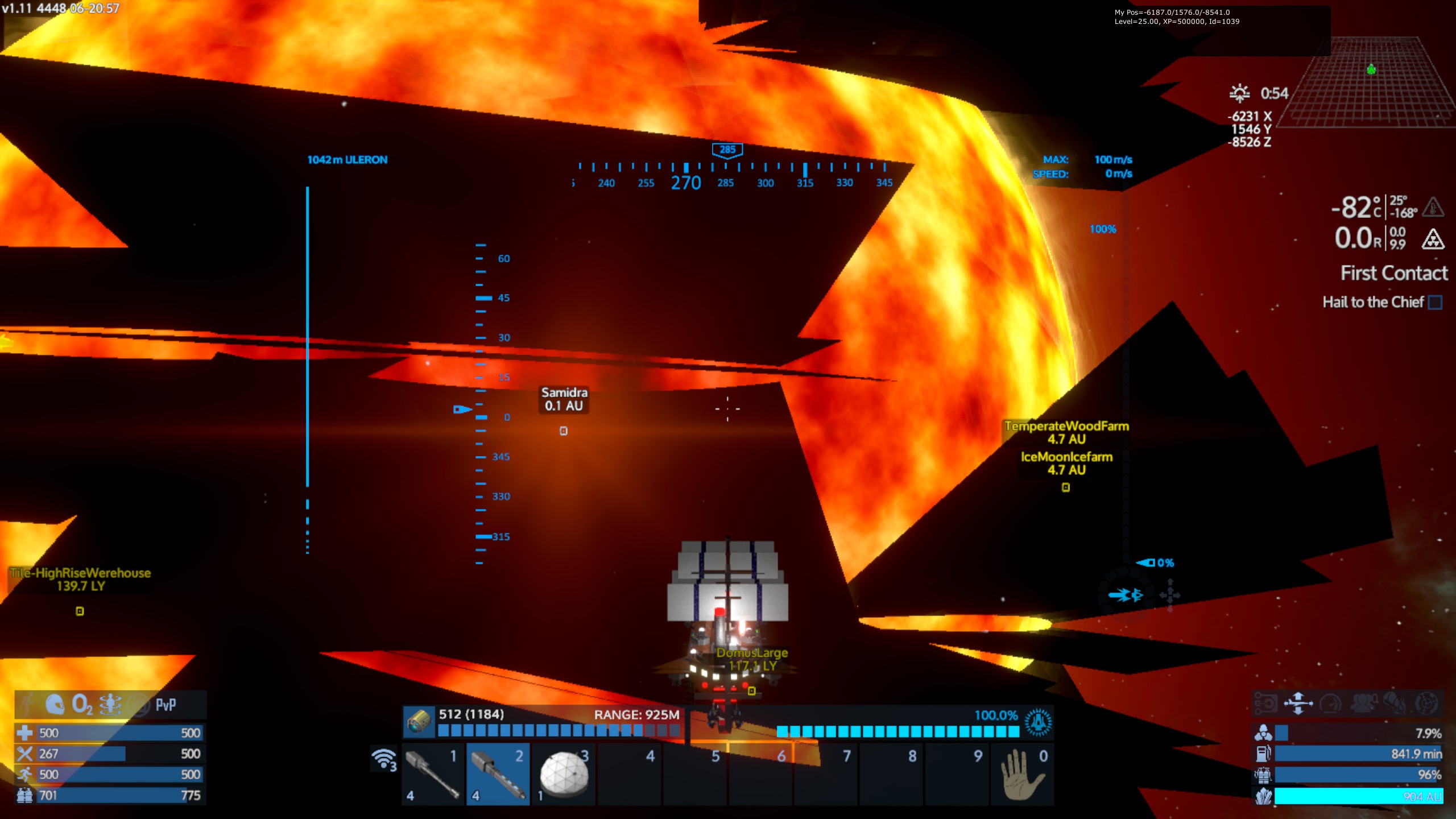Toggle the Hail to the Chief checkbox
The height and width of the screenshot is (819, 1456).
point(1435,303)
